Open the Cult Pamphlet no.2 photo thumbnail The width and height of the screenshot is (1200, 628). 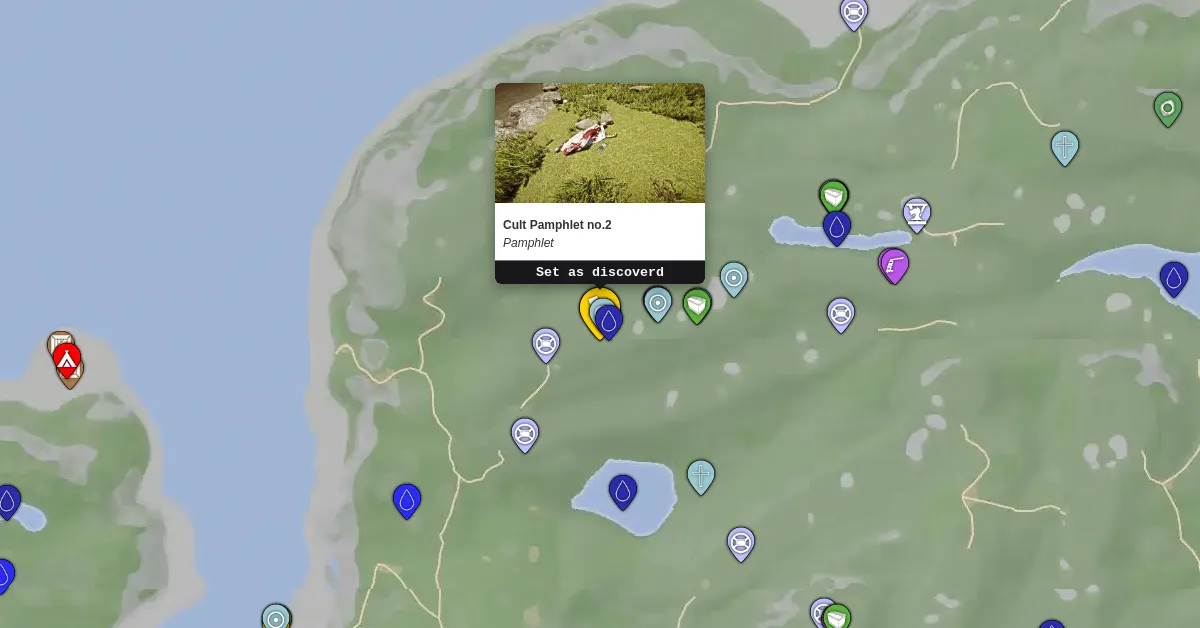click(x=599, y=143)
